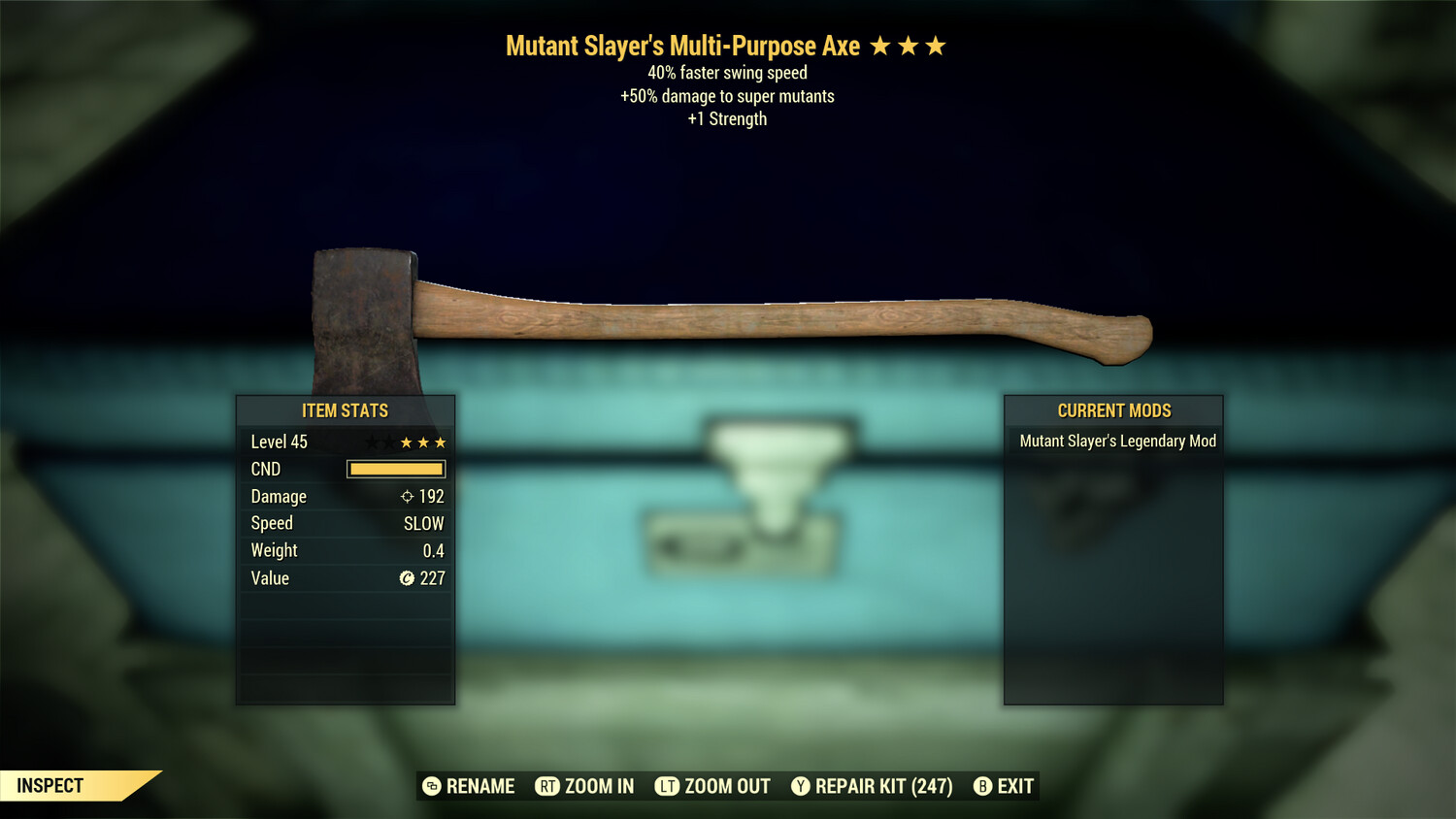This screenshot has width=1456, height=819.
Task: Exit the inspect screen
Action: coord(1004,786)
